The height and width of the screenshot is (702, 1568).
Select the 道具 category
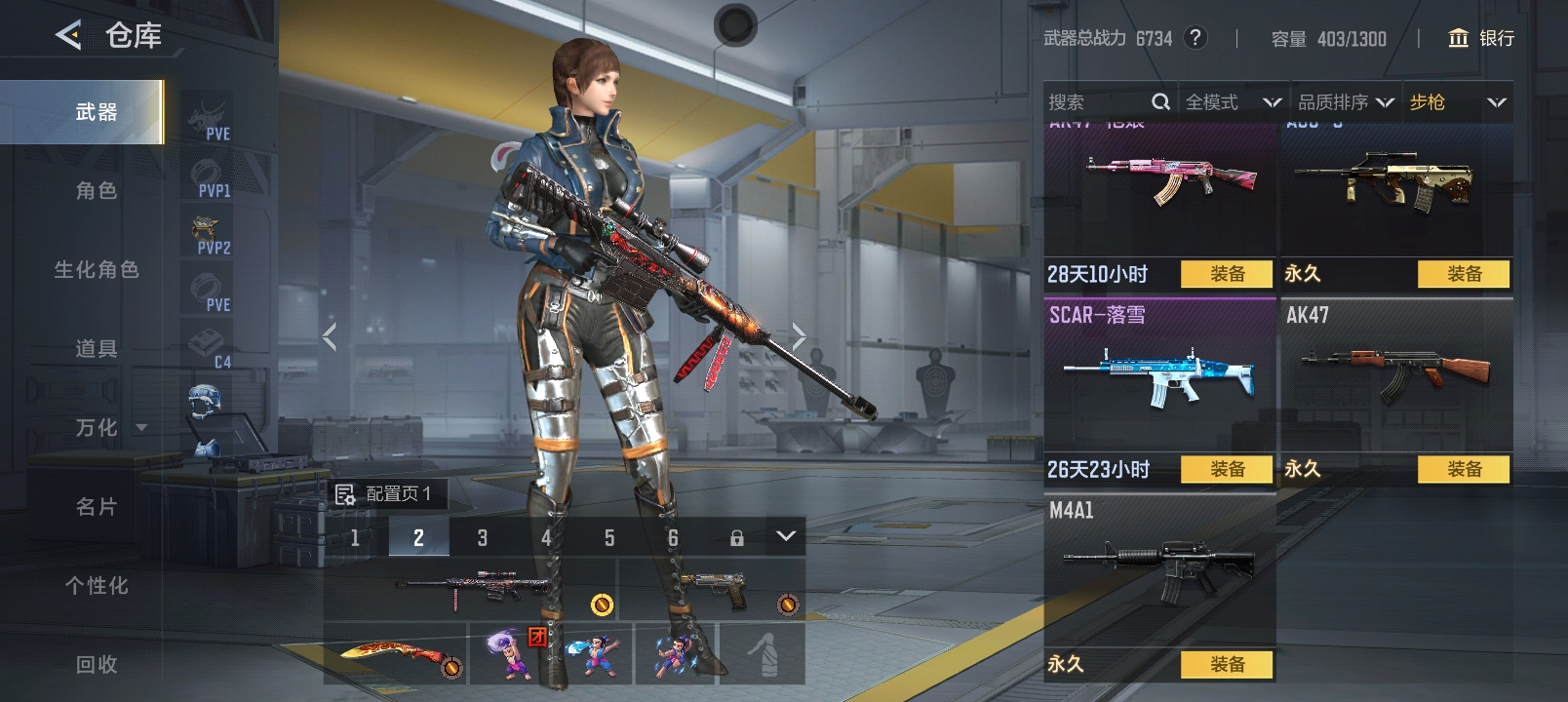click(96, 349)
